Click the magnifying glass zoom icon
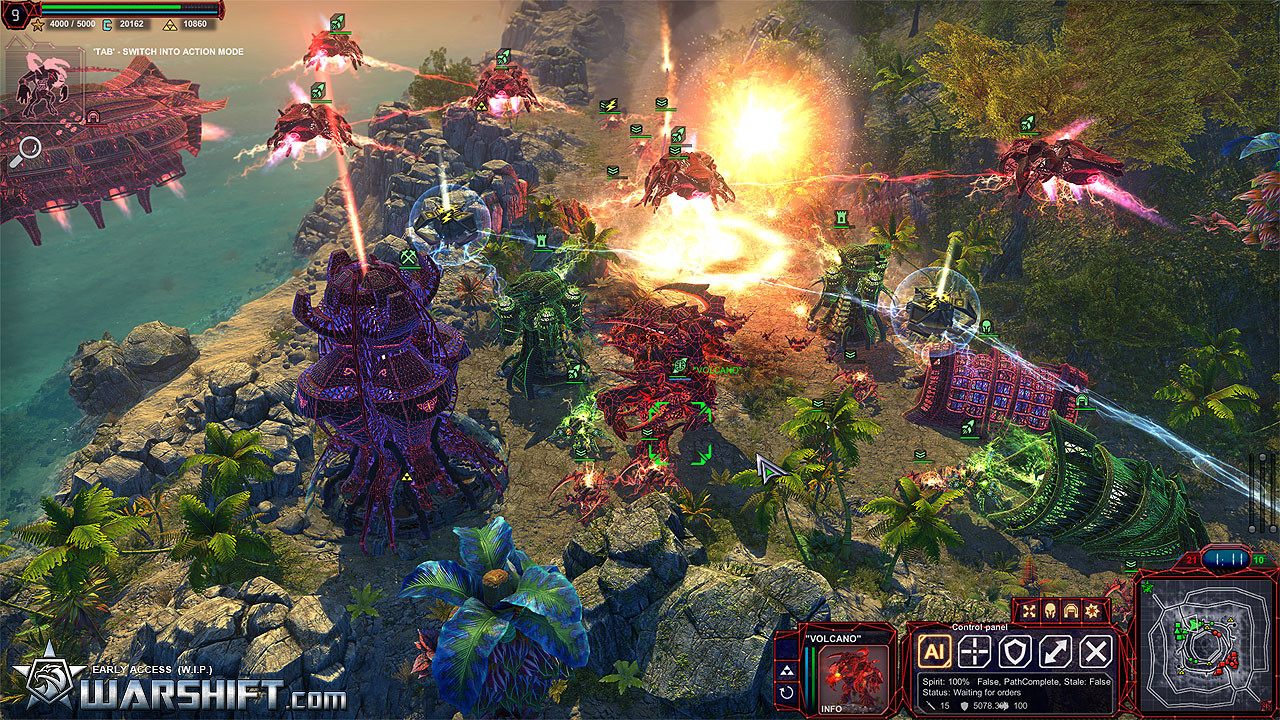 27,151
